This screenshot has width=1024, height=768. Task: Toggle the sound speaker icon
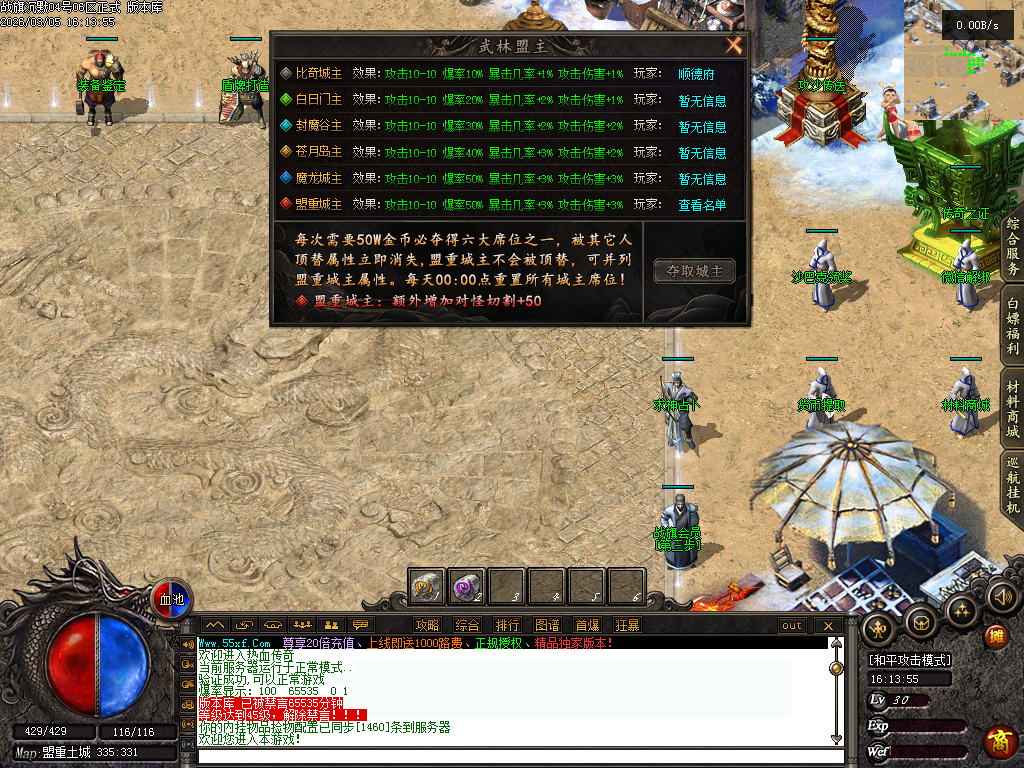[x=1001, y=597]
